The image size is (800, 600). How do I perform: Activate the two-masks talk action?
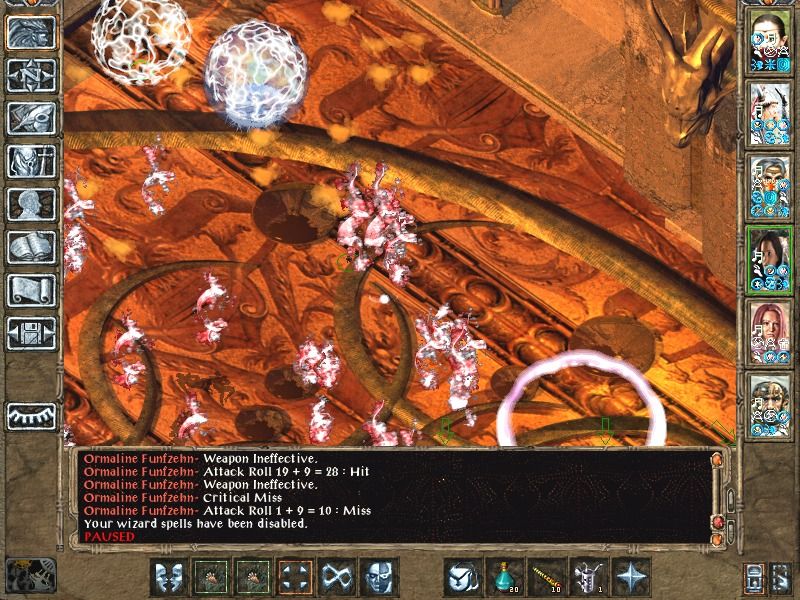pos(171,577)
